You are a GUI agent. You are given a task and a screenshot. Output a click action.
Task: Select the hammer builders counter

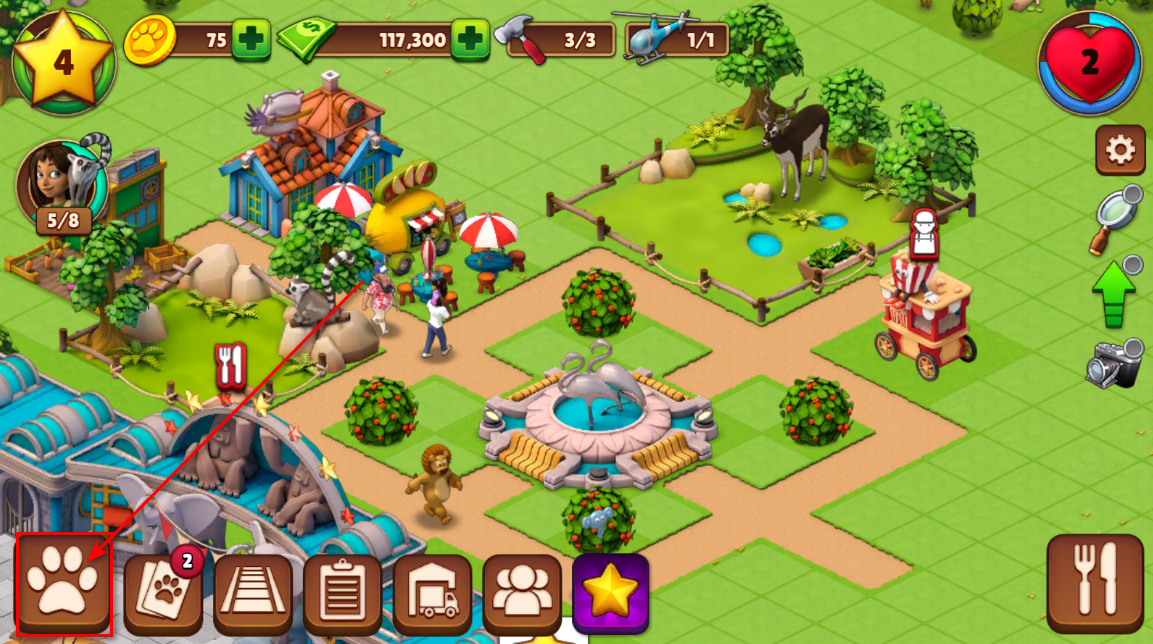(561, 41)
